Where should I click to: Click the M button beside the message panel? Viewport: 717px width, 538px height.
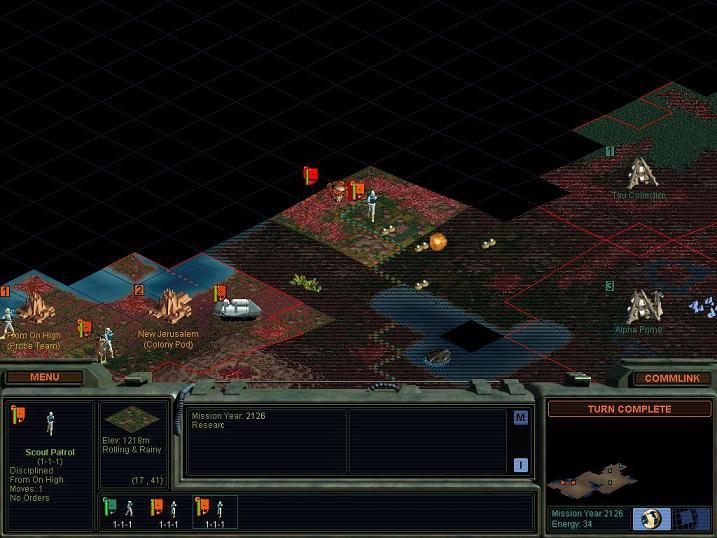tap(521, 418)
